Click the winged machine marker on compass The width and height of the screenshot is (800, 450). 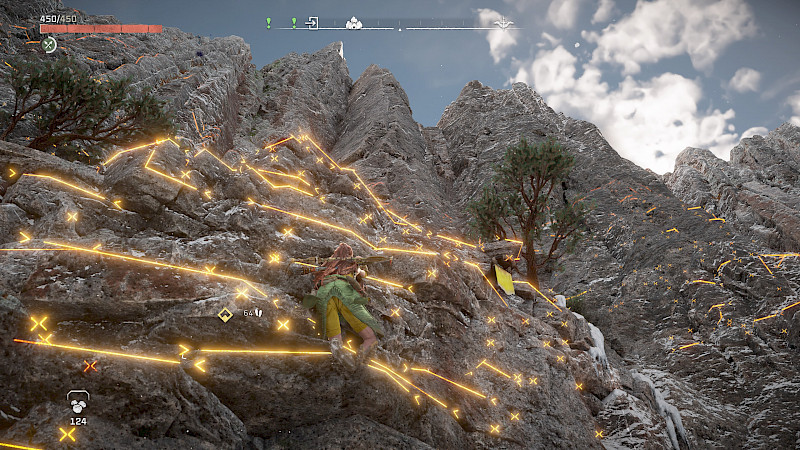tap(504, 22)
